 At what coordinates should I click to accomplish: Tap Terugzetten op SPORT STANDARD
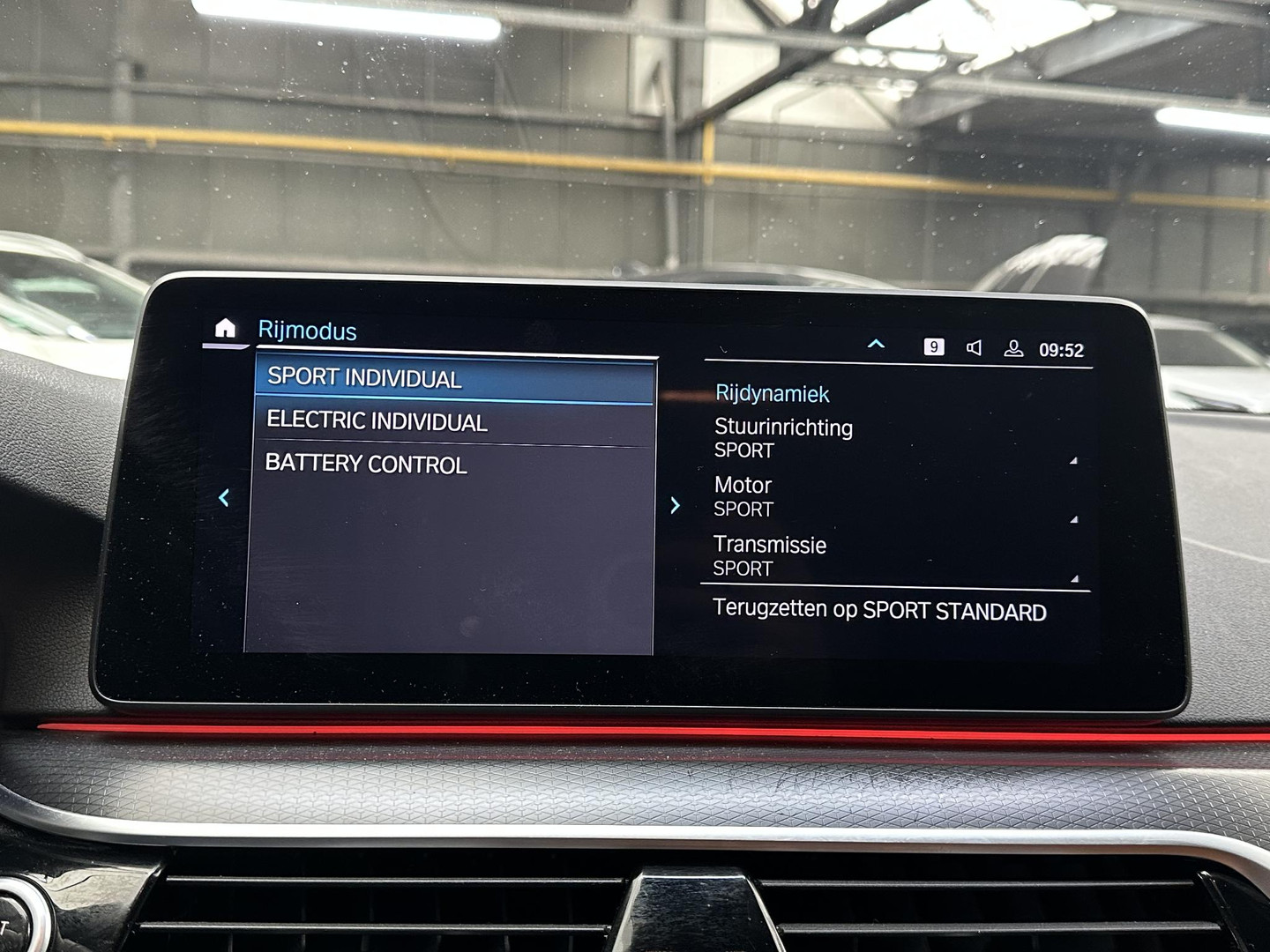[880, 608]
